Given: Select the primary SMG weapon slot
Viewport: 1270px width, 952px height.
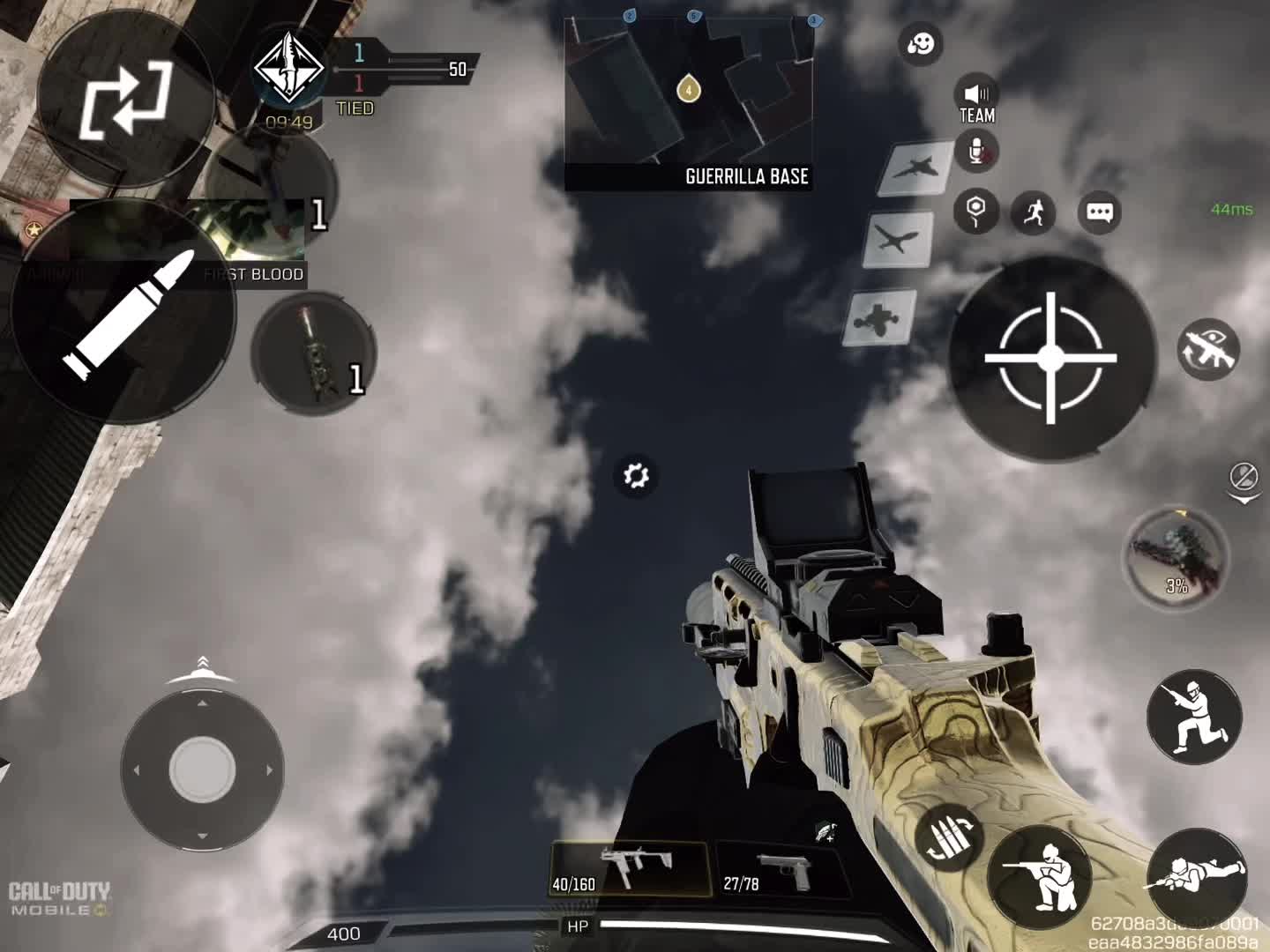Looking at the screenshot, I should 630,868.
